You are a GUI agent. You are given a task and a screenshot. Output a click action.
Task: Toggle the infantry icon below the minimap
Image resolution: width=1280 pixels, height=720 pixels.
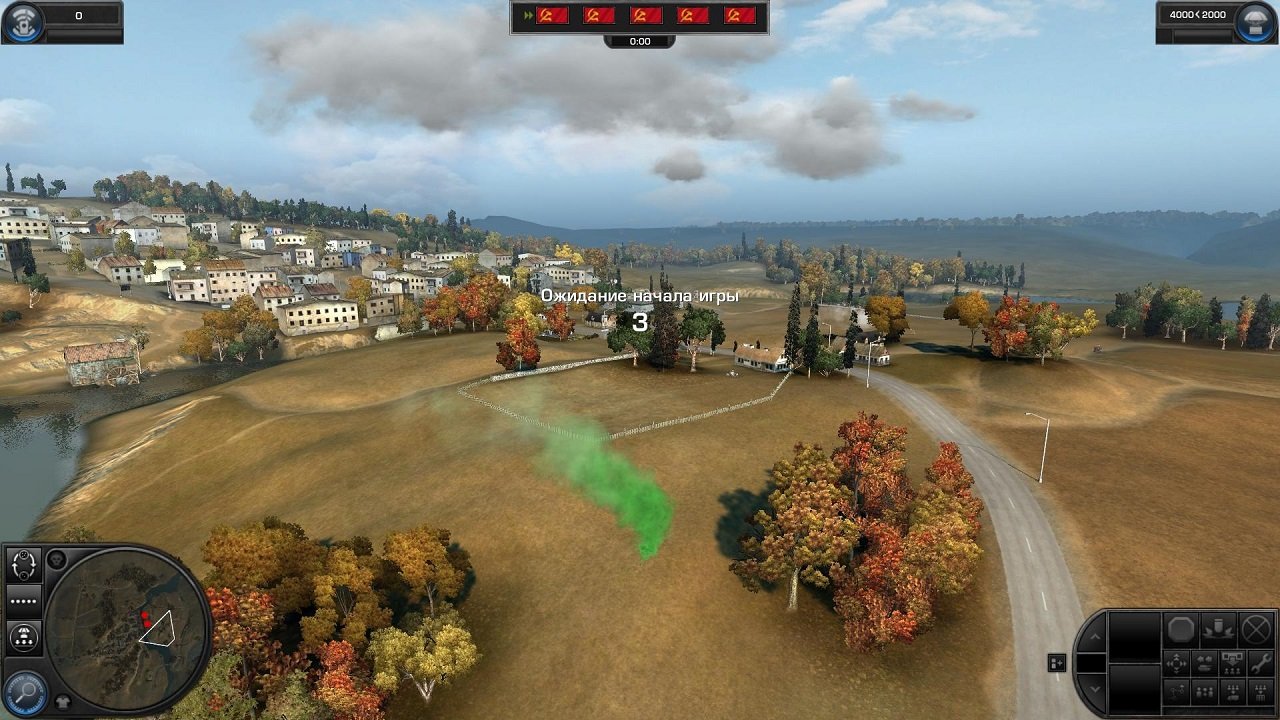coord(61,701)
